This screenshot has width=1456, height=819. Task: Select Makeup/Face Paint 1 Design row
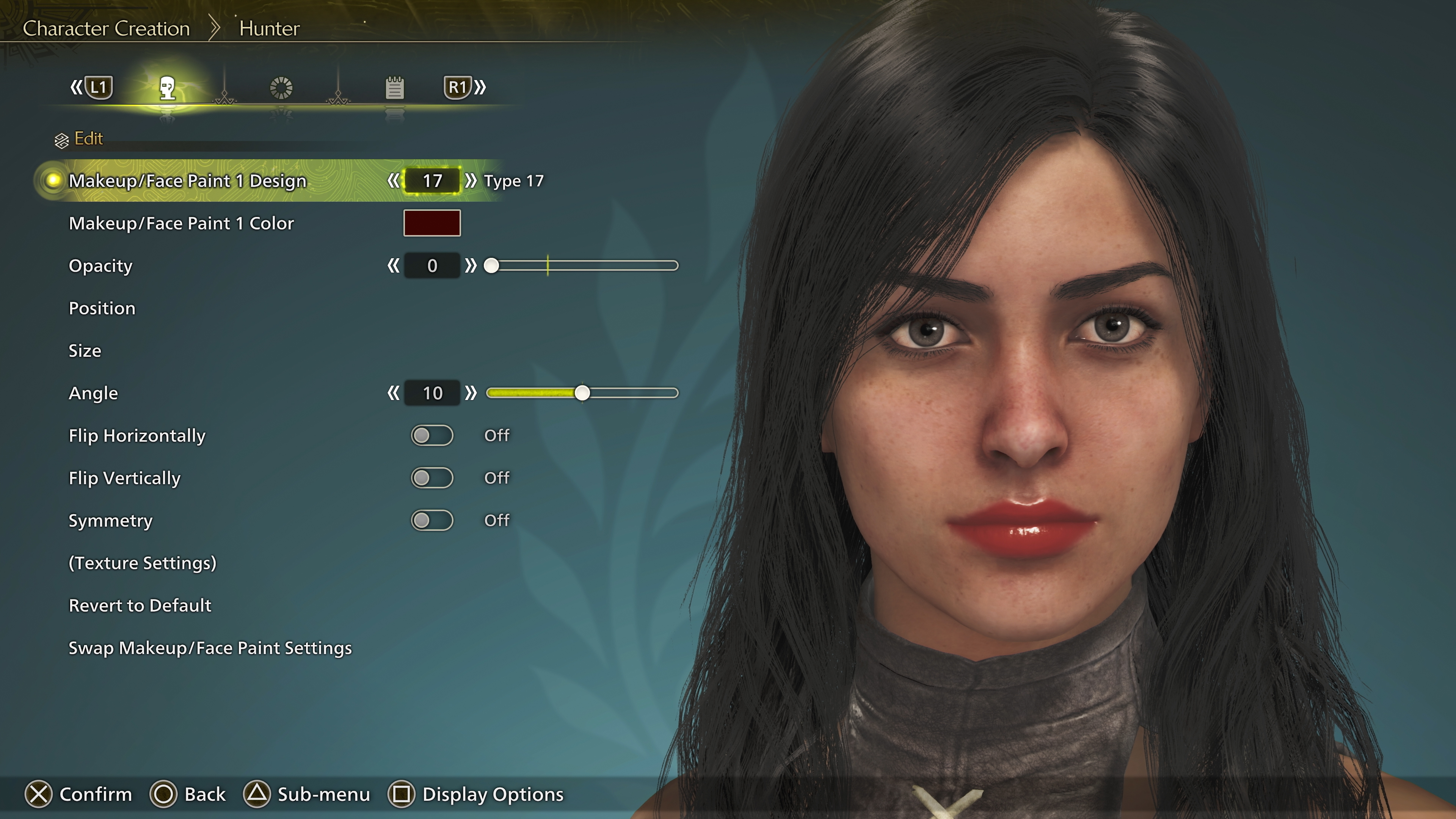pos(187,181)
